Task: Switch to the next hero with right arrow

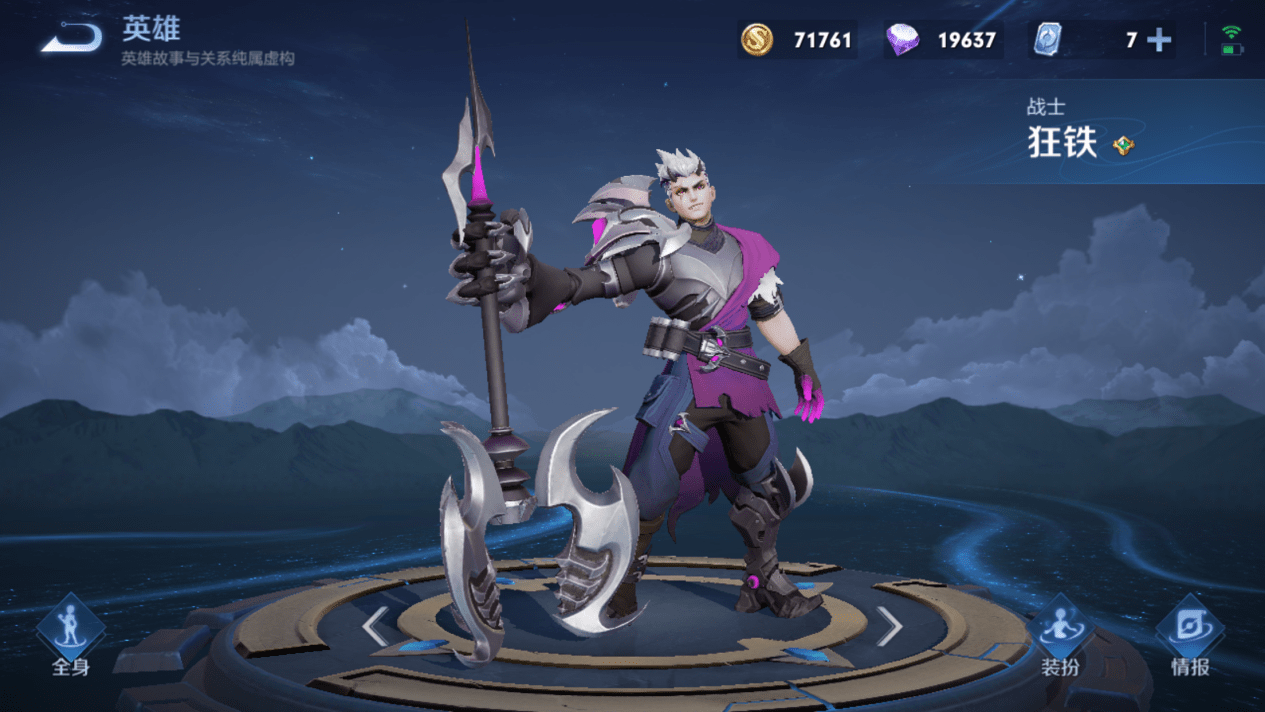Action: coord(889,627)
